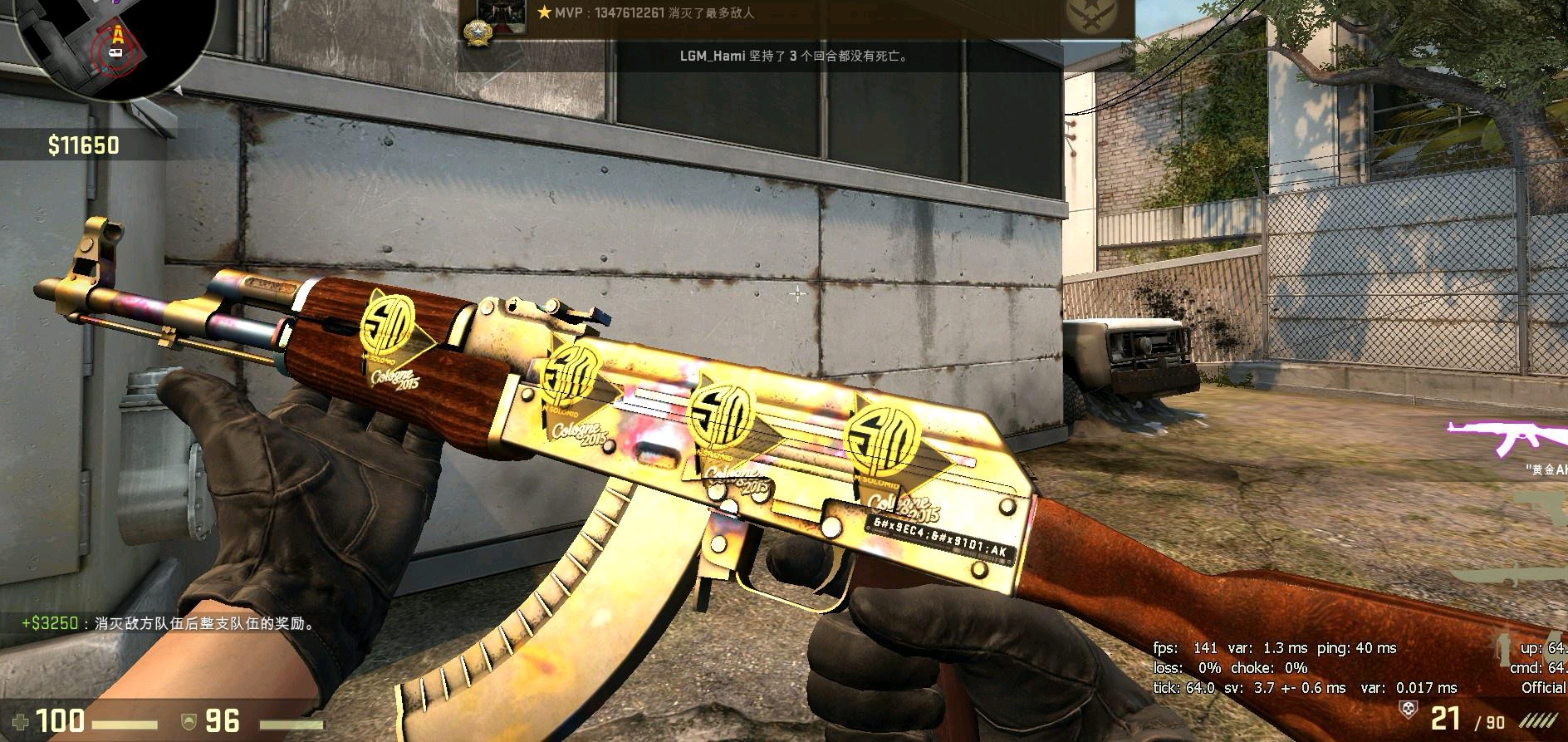Click the MVP star icon
This screenshot has height=742, width=1568.
click(544, 12)
